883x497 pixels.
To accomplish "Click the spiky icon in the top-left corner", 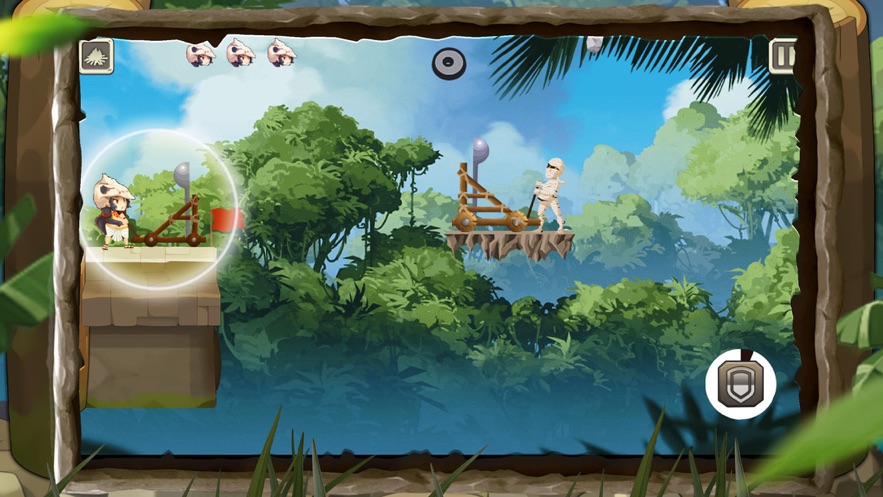I will [x=97, y=56].
